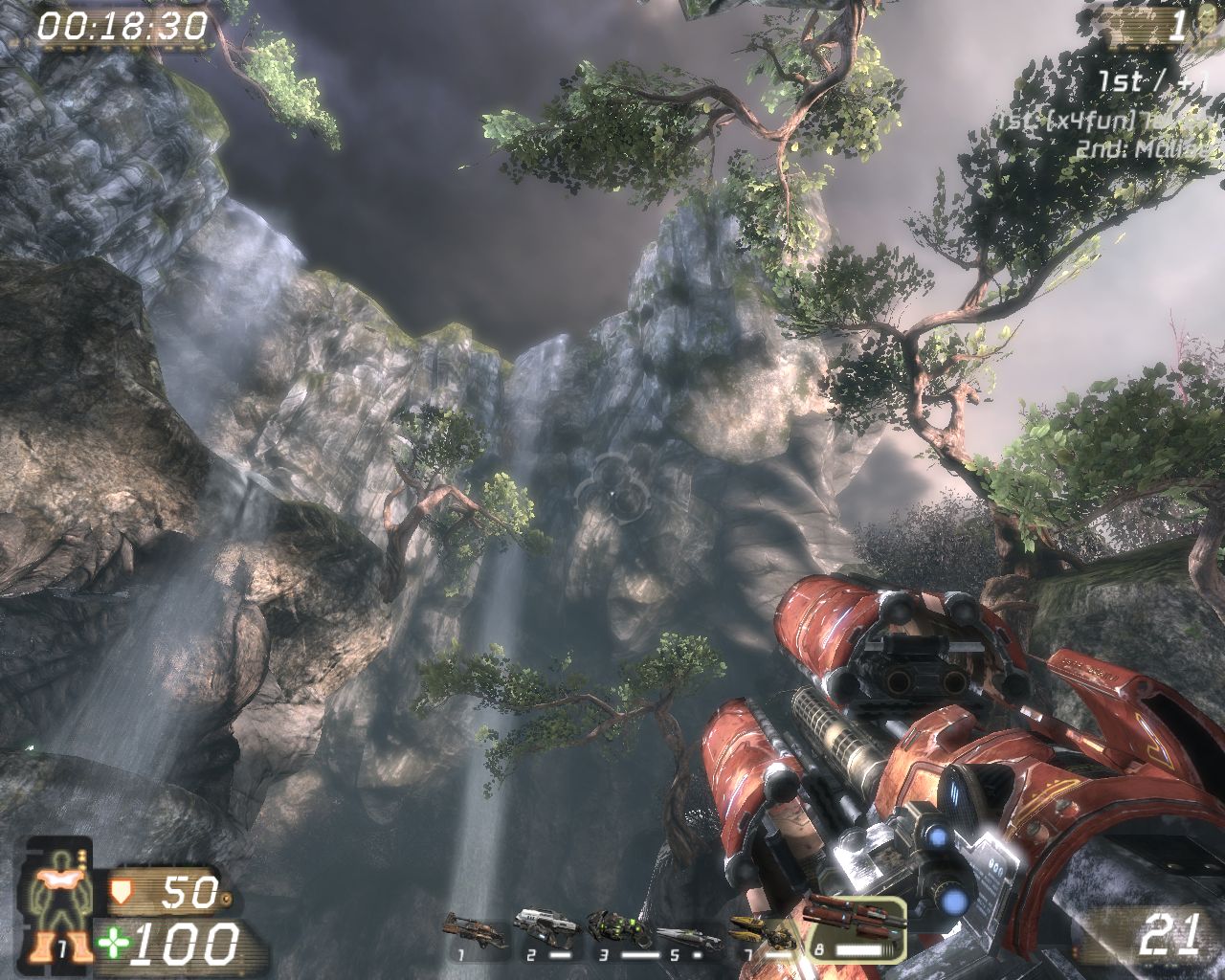This screenshot has height=980, width=1225.
Task: Select the yellow Flak Cannon slot
Action: (x=761, y=931)
